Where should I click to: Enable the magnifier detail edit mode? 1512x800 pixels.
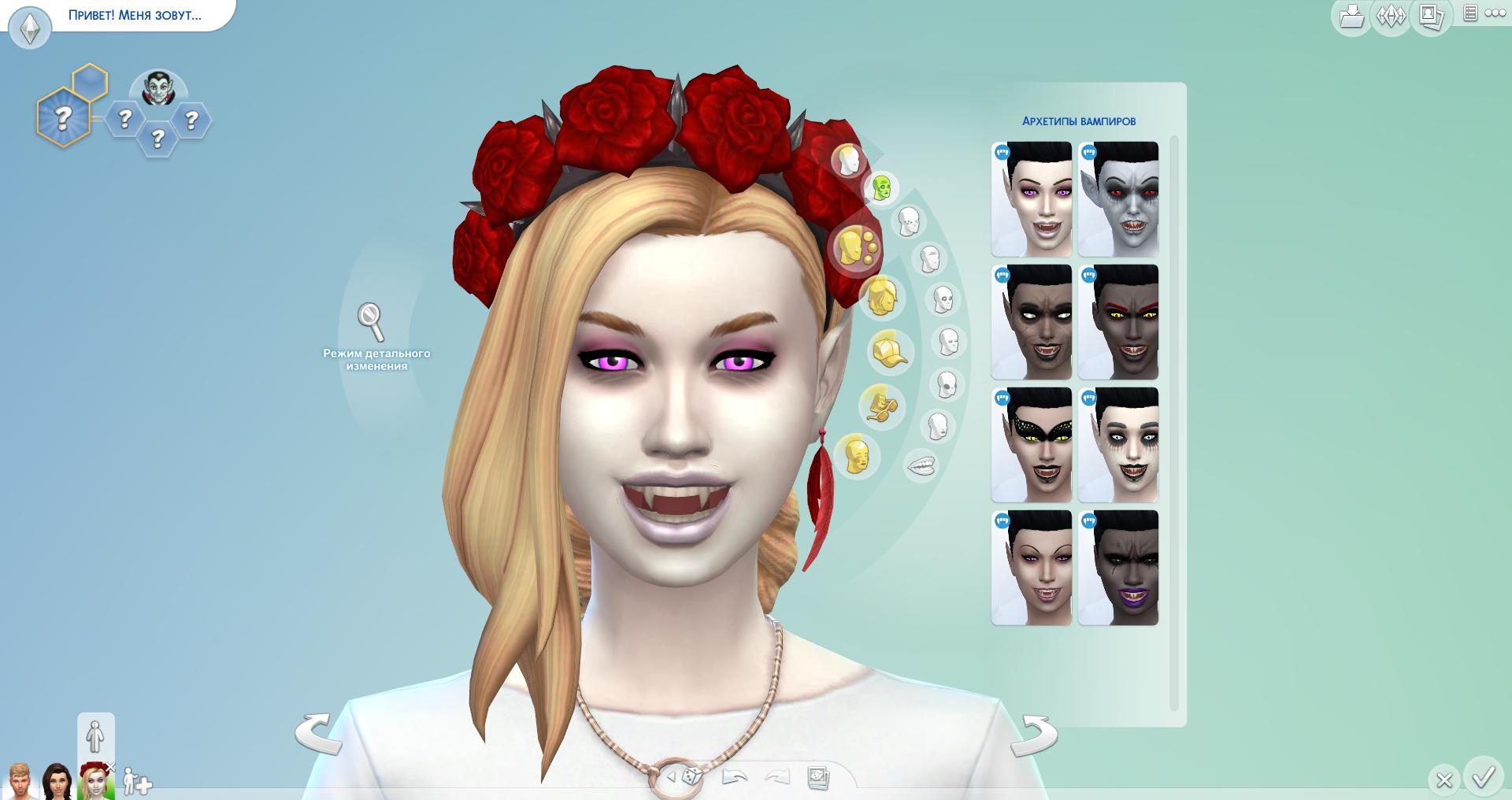tap(370, 320)
